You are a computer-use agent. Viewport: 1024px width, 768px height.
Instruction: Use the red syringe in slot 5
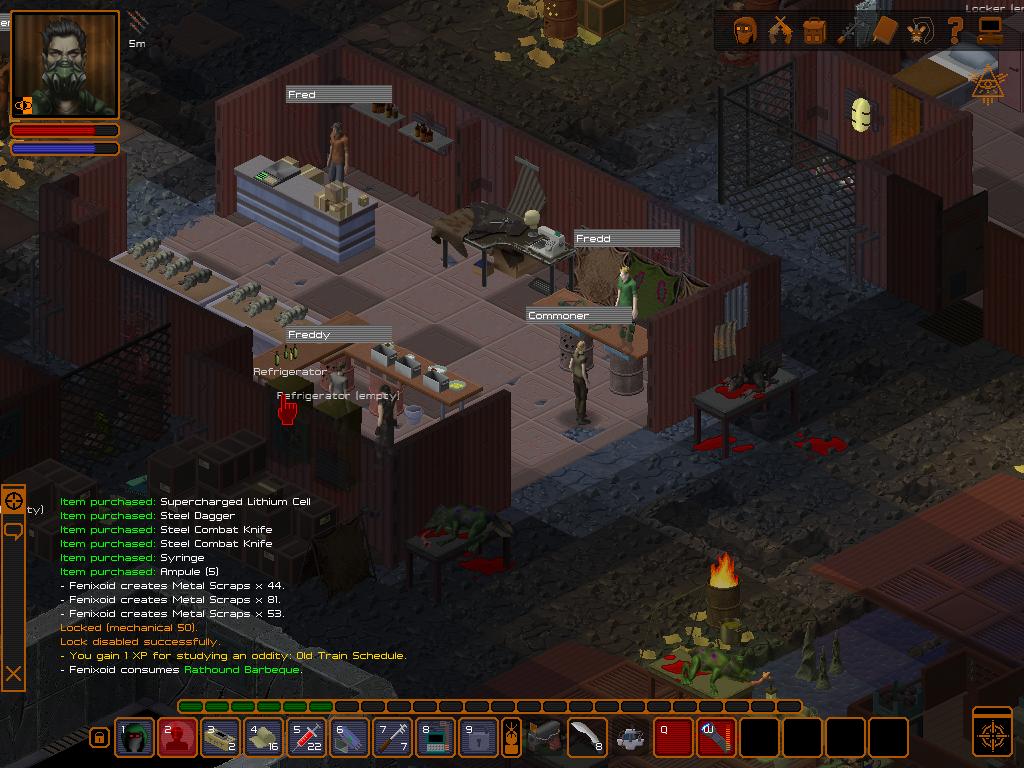pos(307,738)
